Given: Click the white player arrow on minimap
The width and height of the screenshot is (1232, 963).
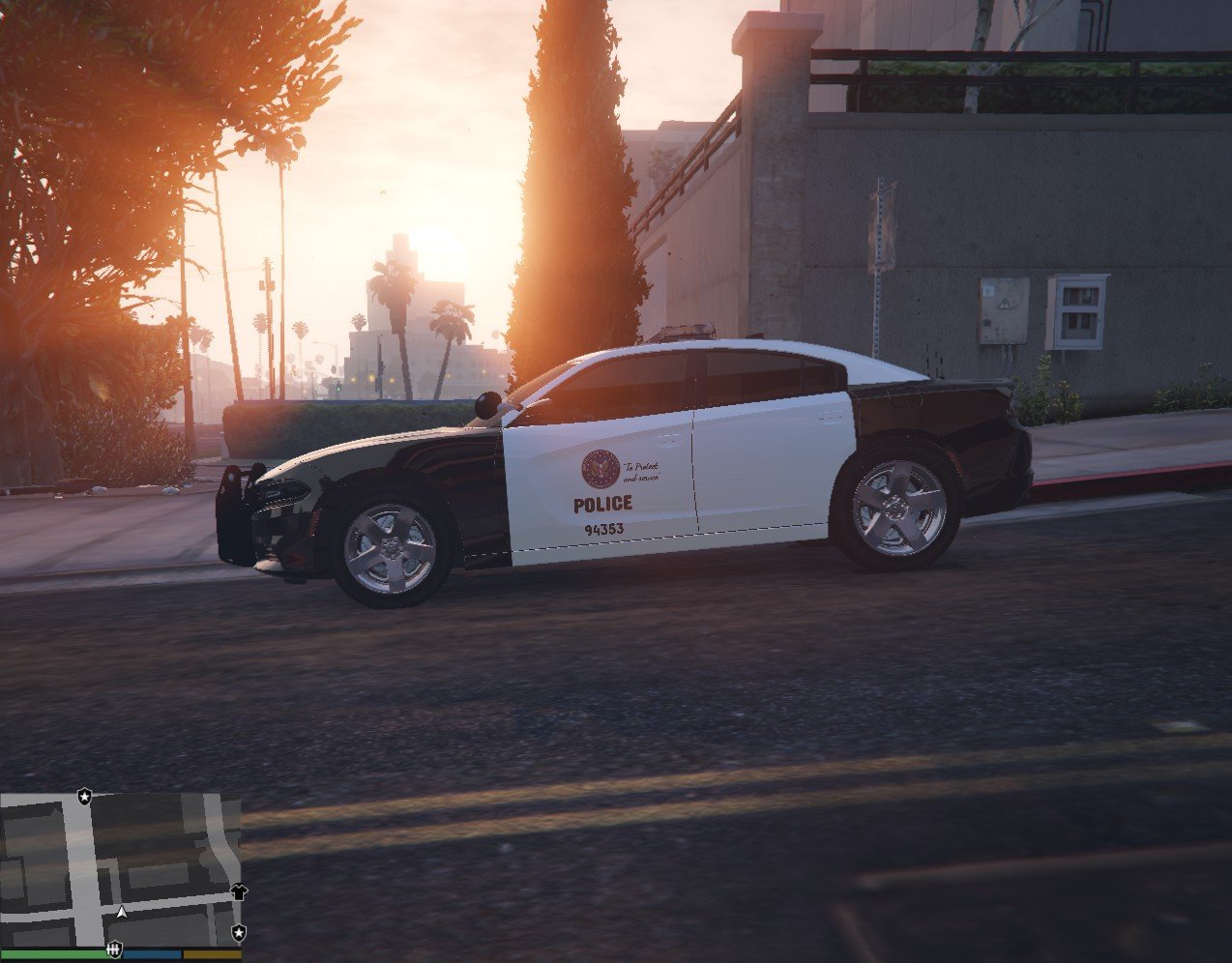Looking at the screenshot, I should coord(122,911).
